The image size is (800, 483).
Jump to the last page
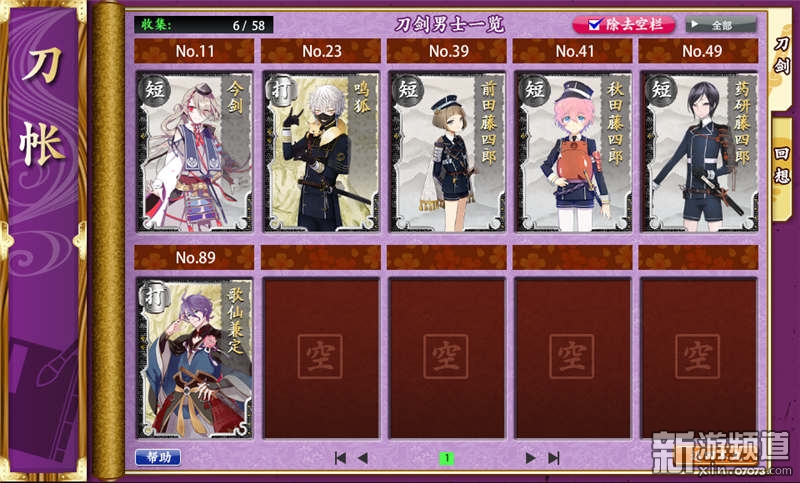[554, 458]
